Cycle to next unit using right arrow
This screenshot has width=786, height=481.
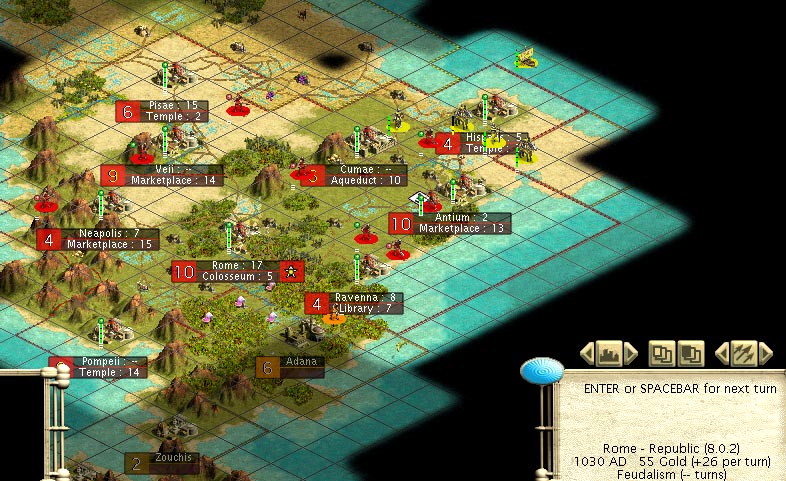pos(766,353)
